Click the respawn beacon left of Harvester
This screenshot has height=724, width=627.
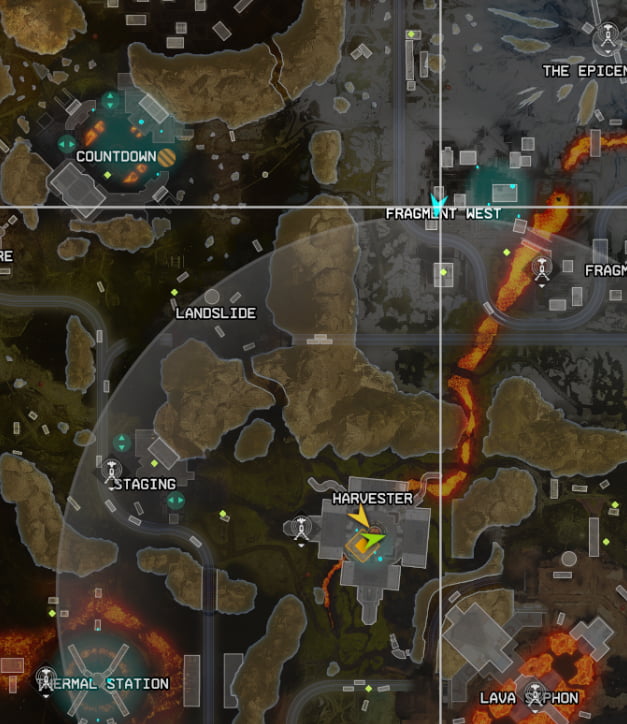[301, 527]
